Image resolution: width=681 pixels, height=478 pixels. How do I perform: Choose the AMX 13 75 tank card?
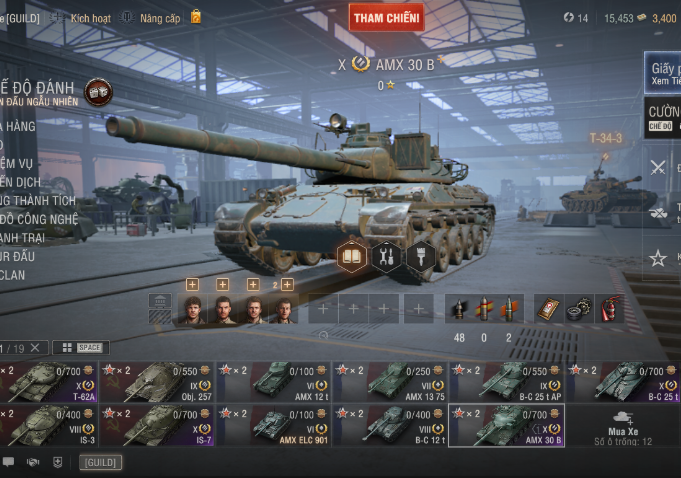pyautogui.click(x=390, y=382)
